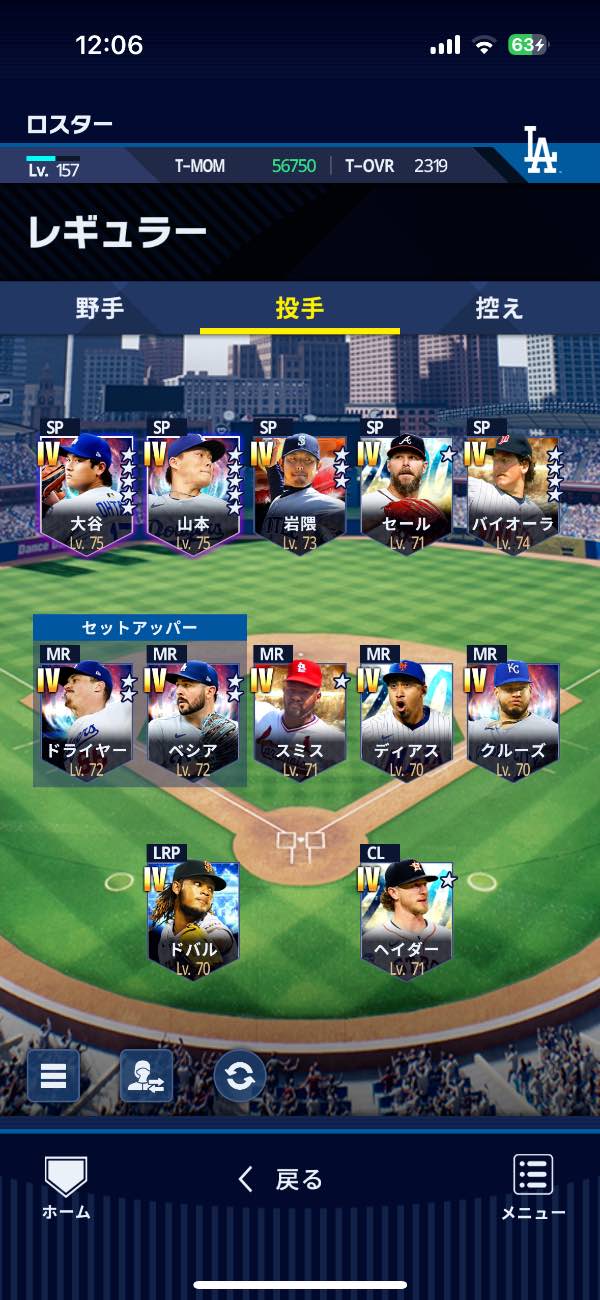The width and height of the screenshot is (600, 1300).
Task: Open the list view icon button
Action: click(x=53, y=1076)
